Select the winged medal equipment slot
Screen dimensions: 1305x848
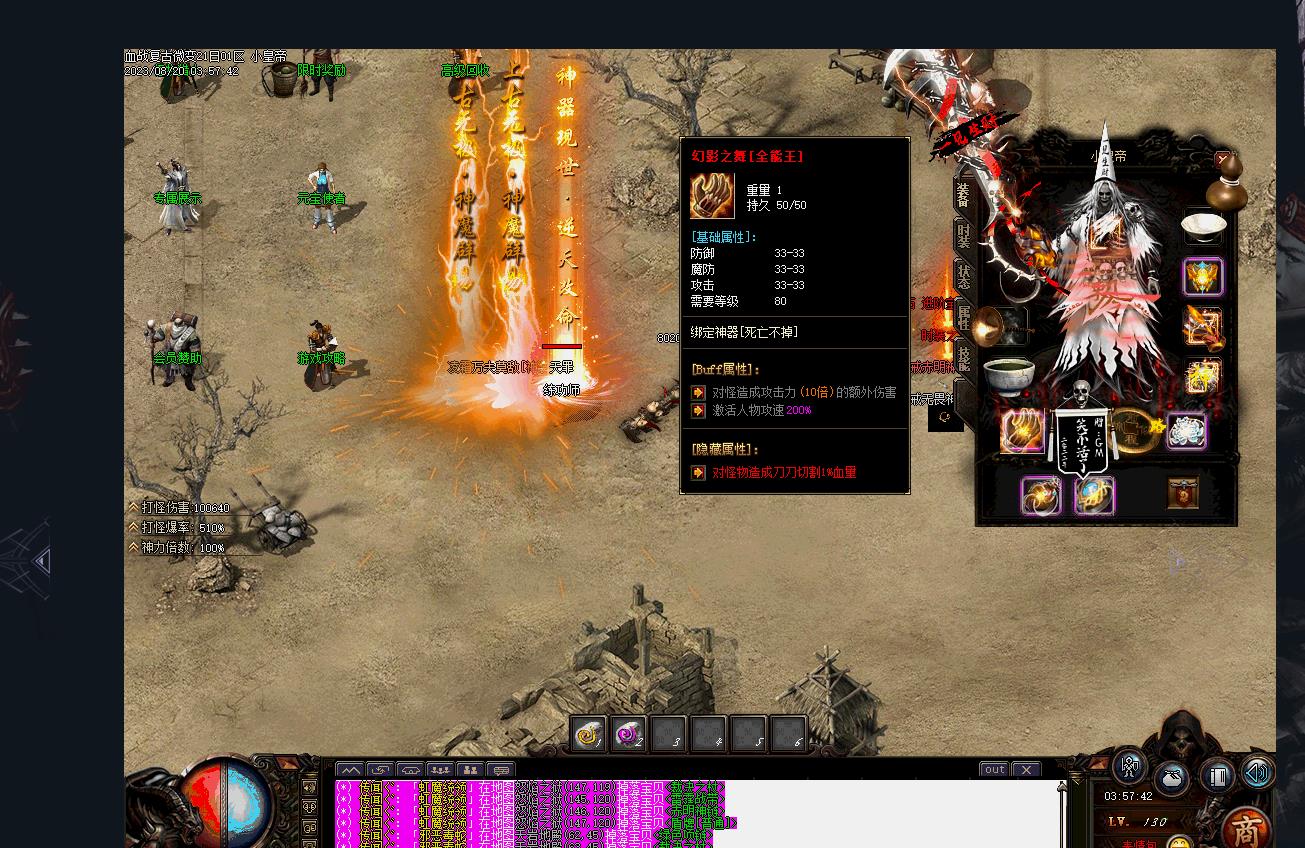[x=1203, y=277]
